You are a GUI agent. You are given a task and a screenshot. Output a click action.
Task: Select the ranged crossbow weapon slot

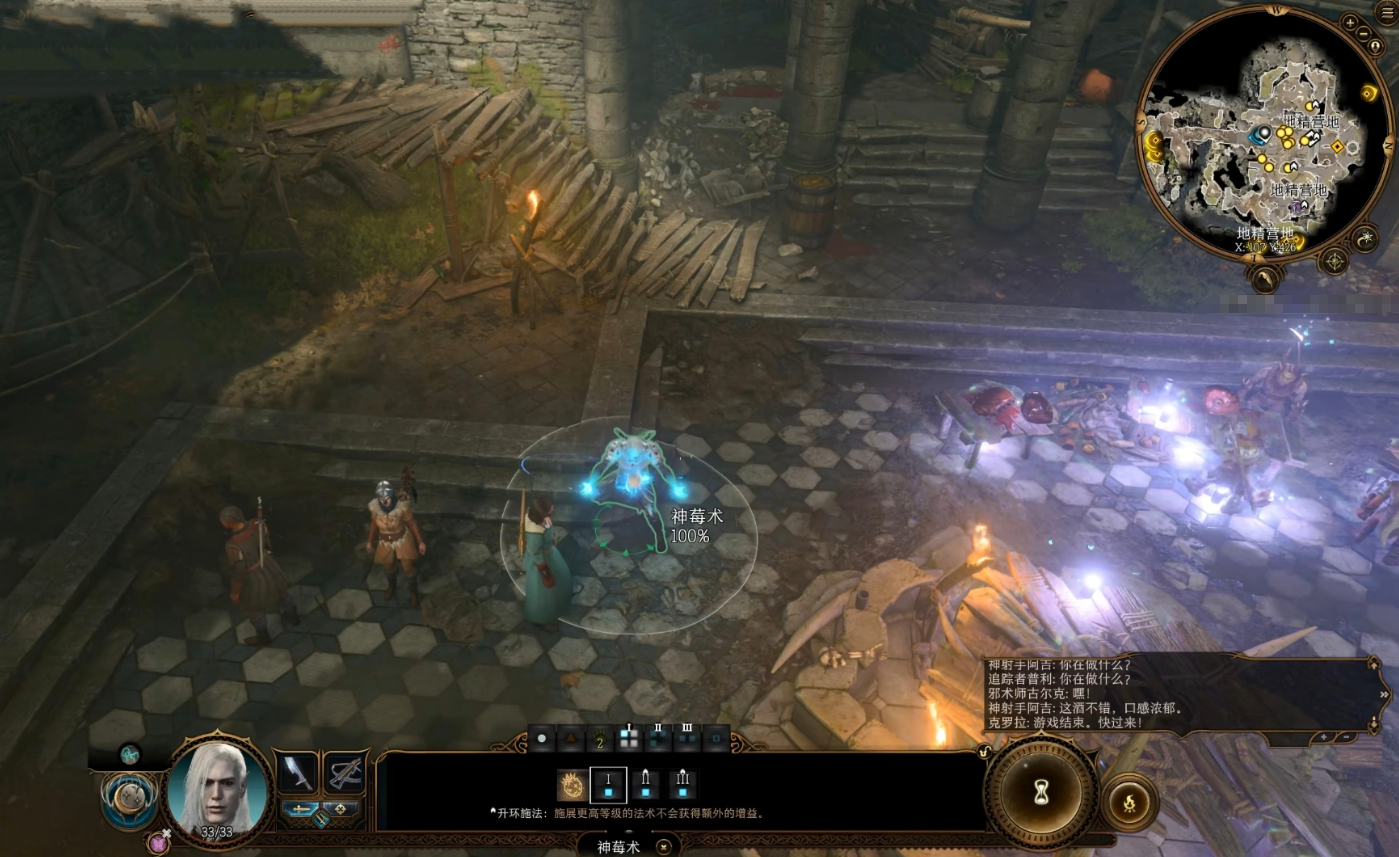pos(344,773)
